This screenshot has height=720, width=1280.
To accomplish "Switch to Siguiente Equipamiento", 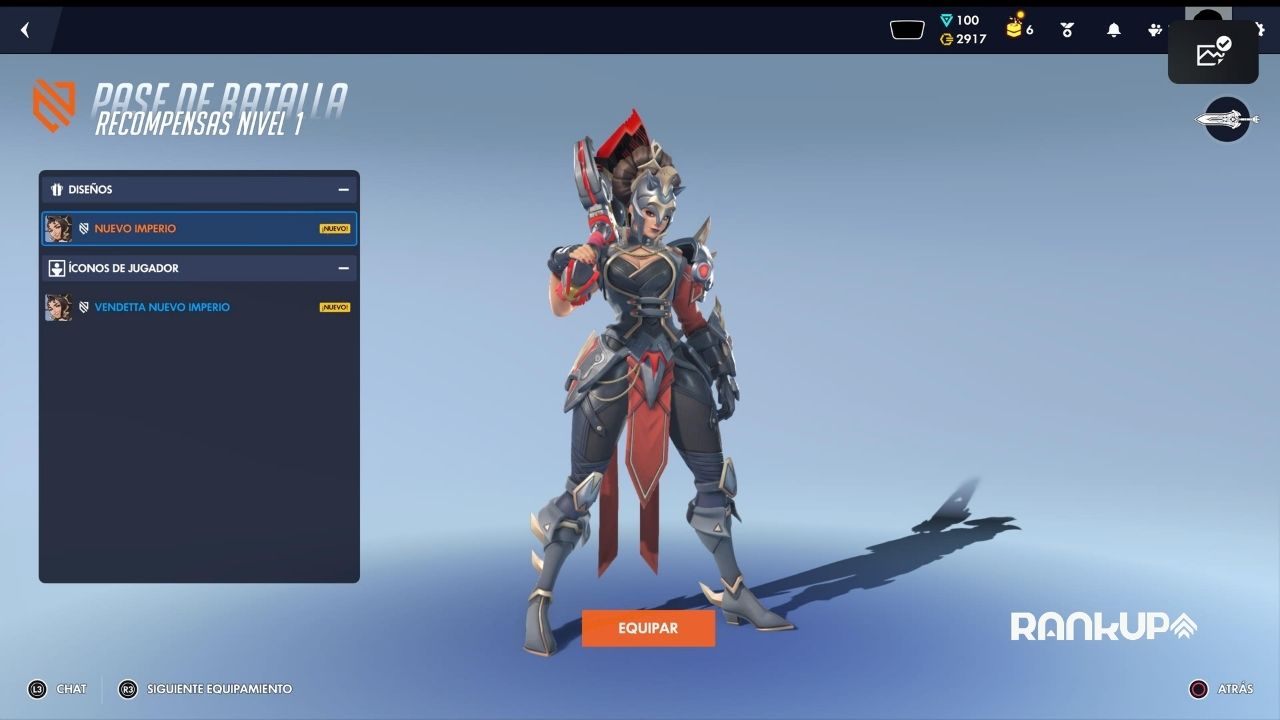I will click(206, 689).
